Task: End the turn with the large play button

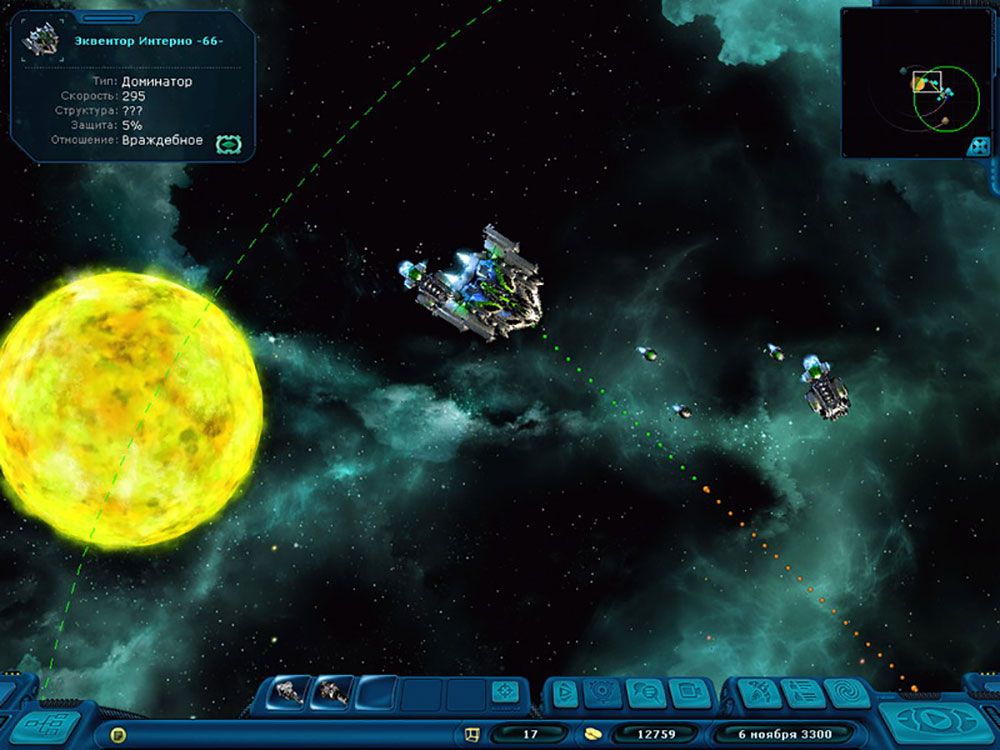Action: (931, 719)
